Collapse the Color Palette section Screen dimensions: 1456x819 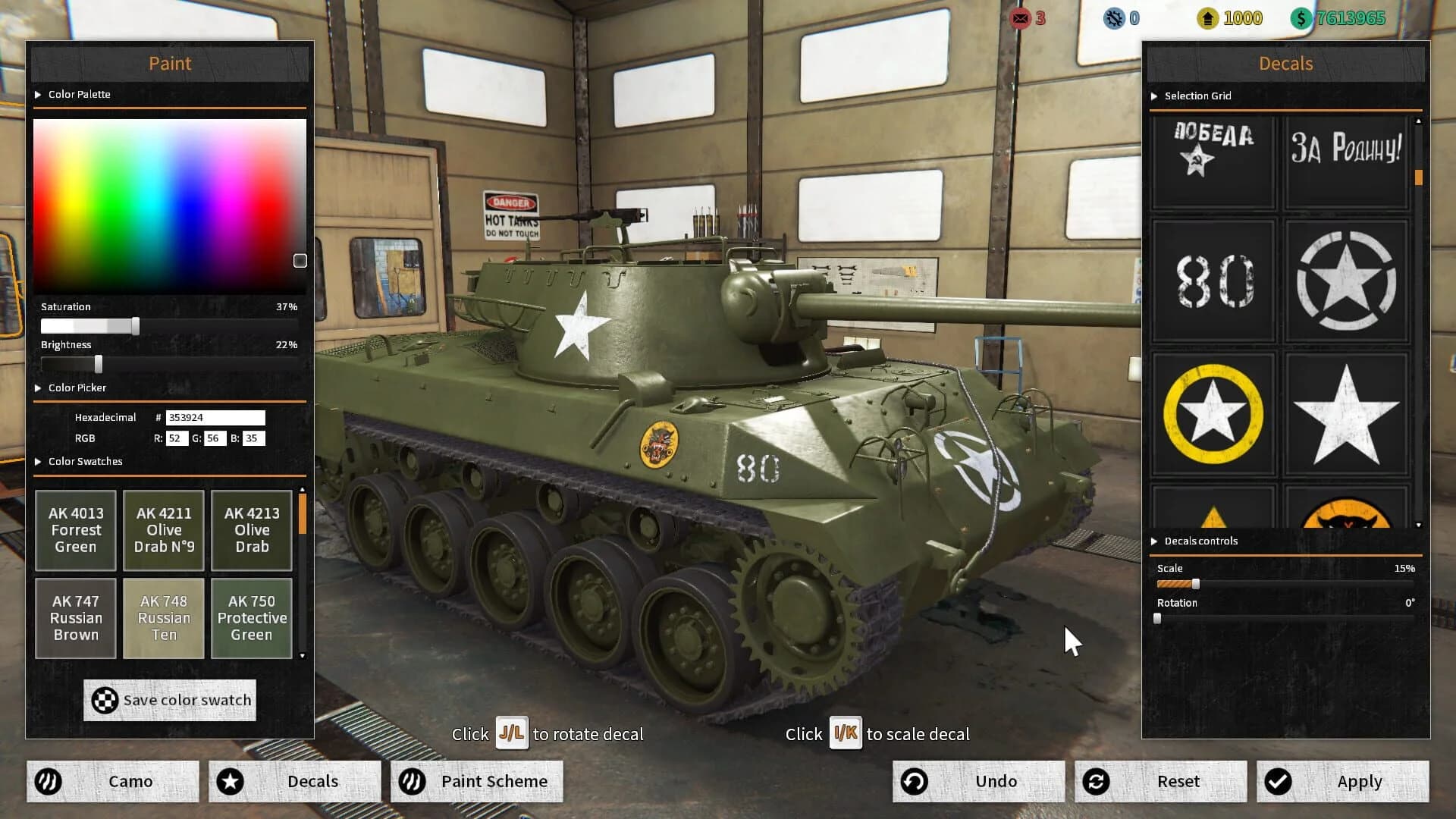[38, 94]
